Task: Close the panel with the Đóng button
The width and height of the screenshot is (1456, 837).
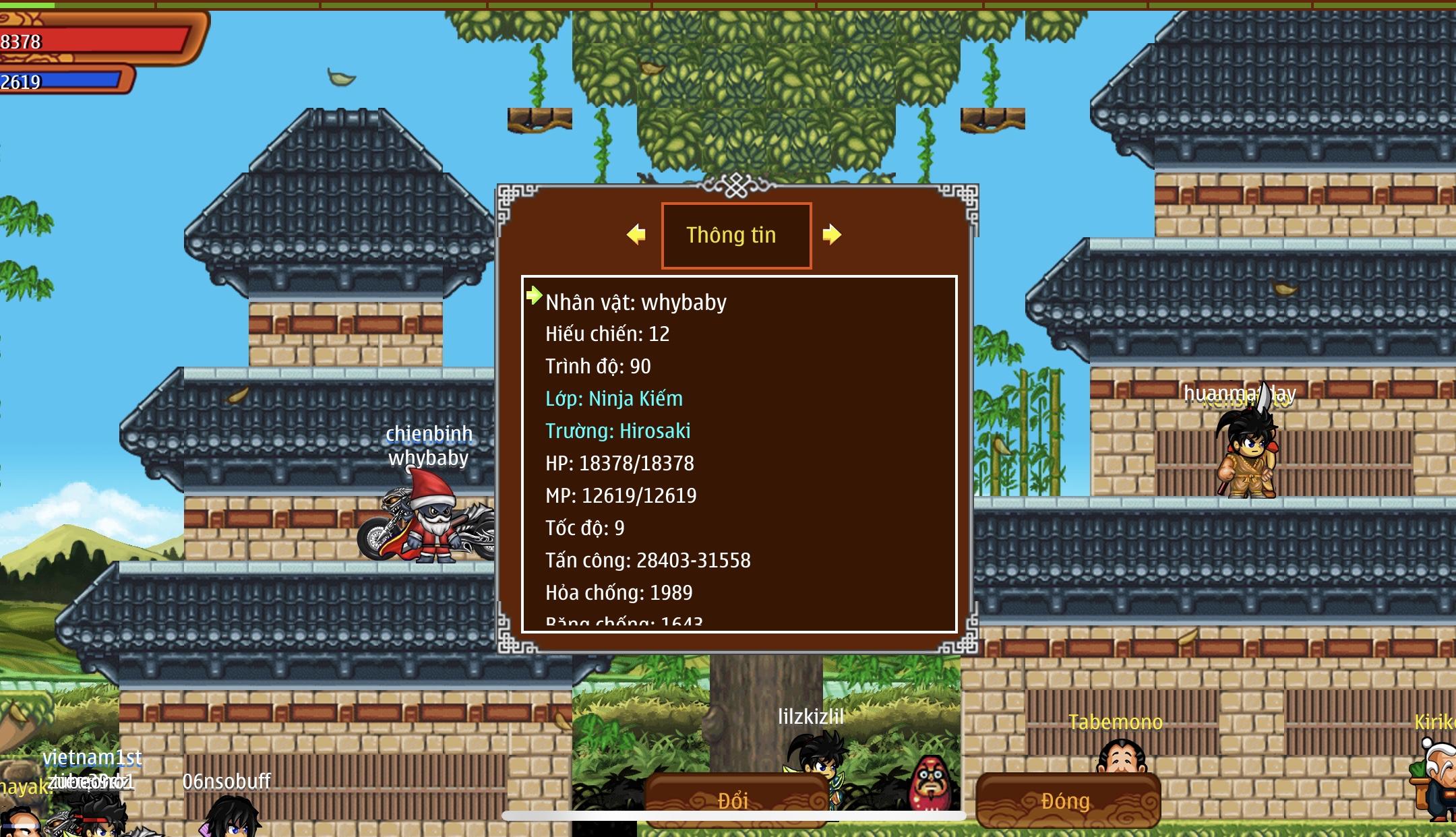Action: coord(1067,800)
